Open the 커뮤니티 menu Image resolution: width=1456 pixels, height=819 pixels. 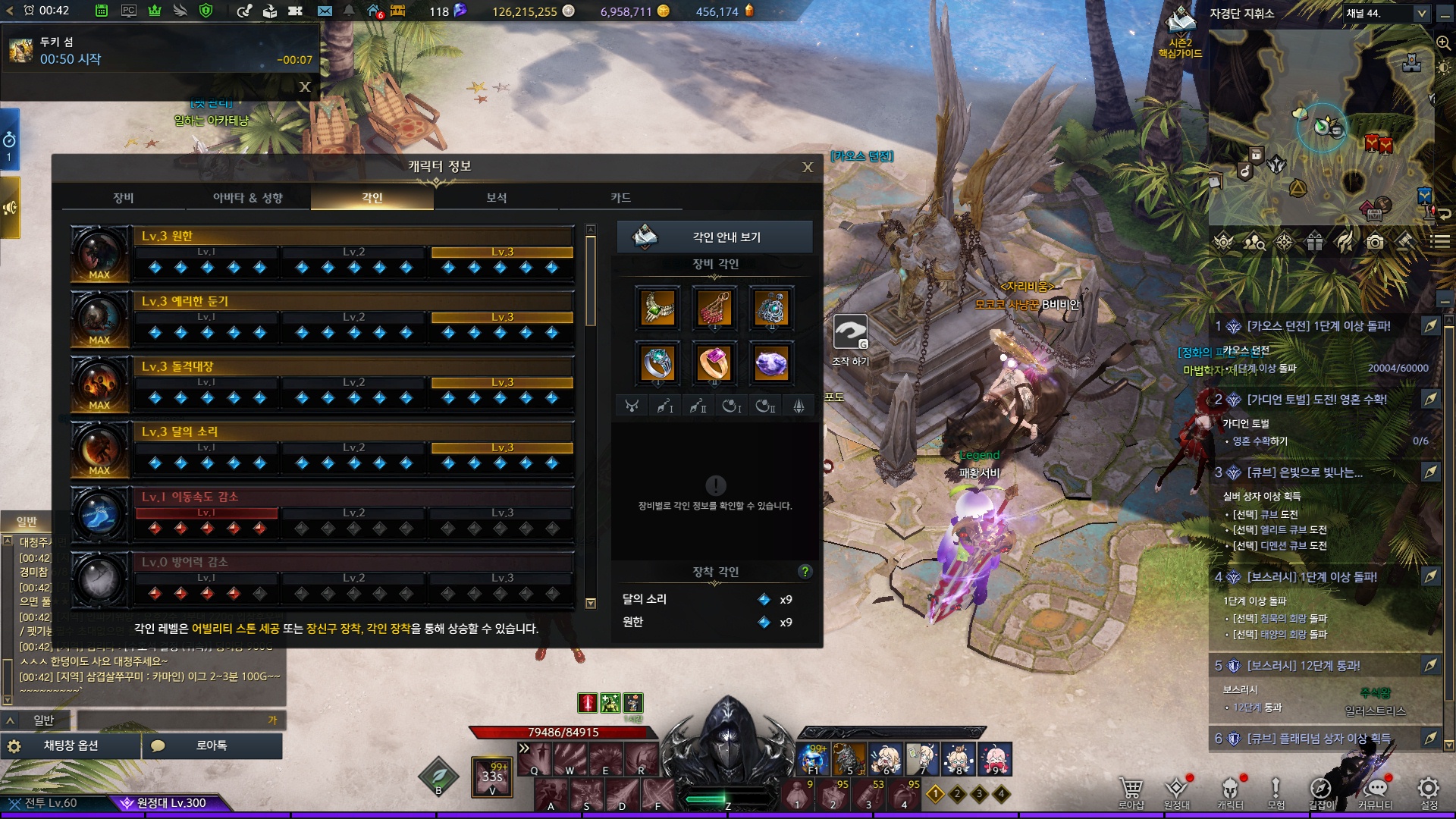pos(1375,792)
